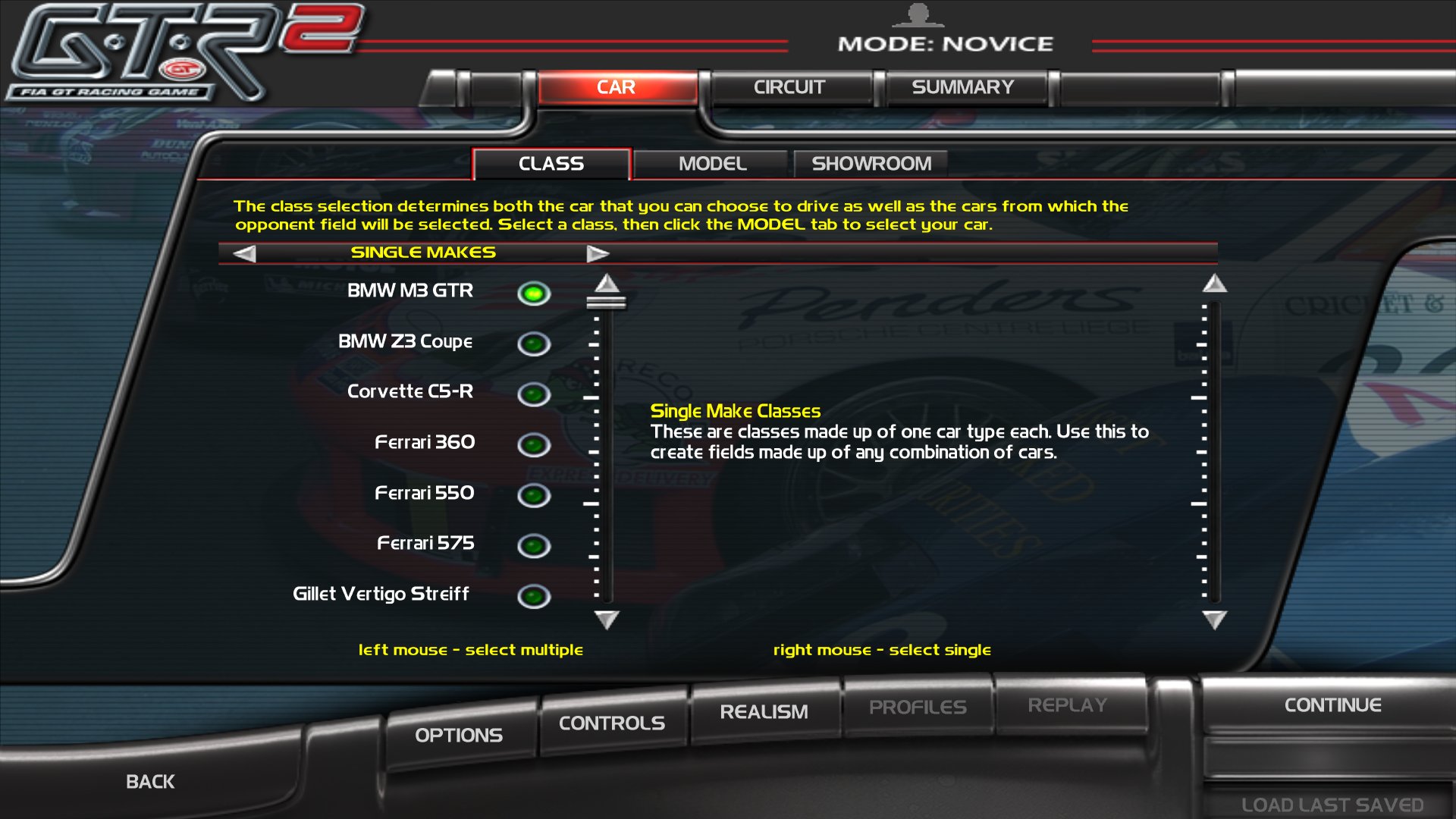1456x819 pixels.
Task: Enable the Ferrari 575 selection light
Action: [533, 545]
